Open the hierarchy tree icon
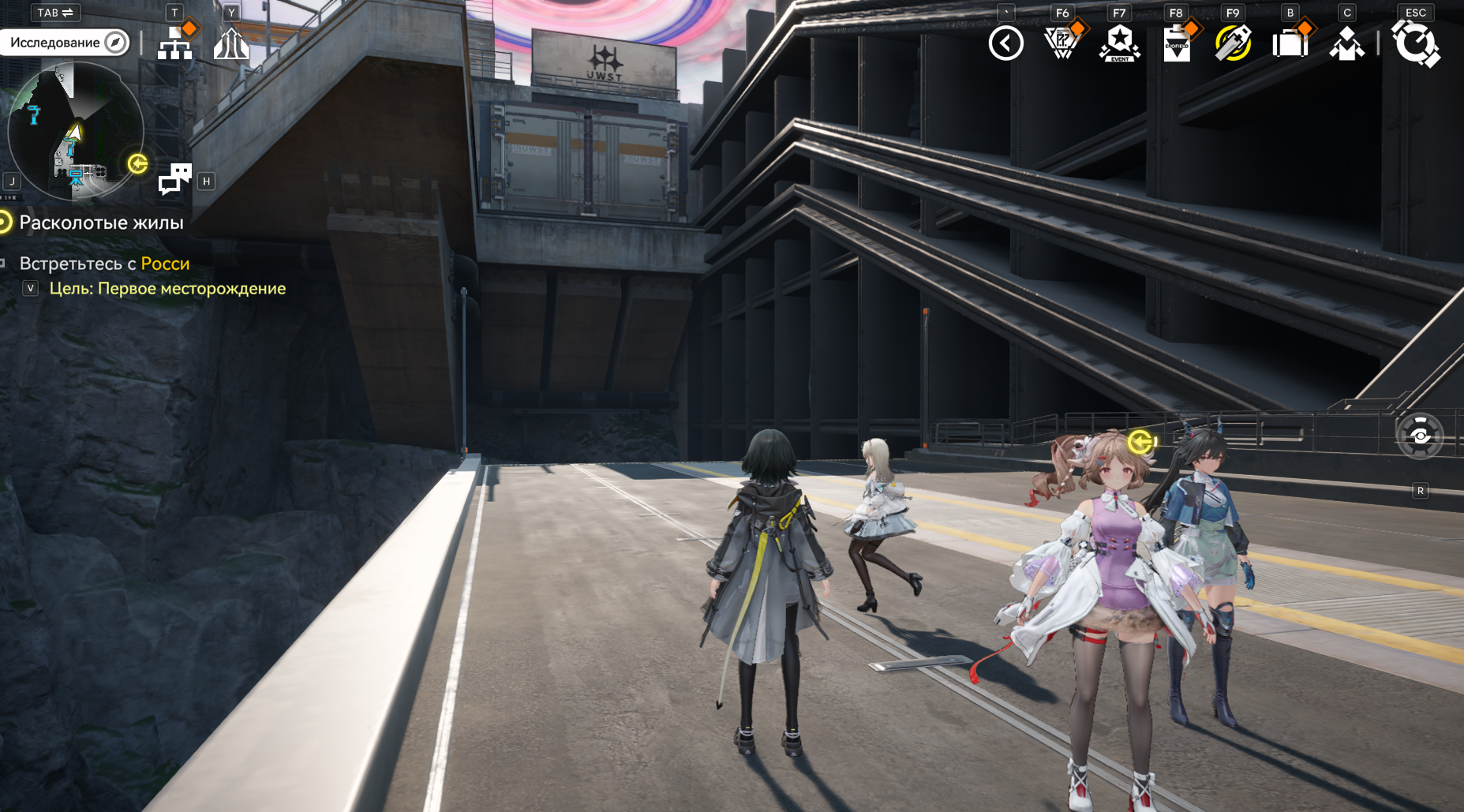 174,44
